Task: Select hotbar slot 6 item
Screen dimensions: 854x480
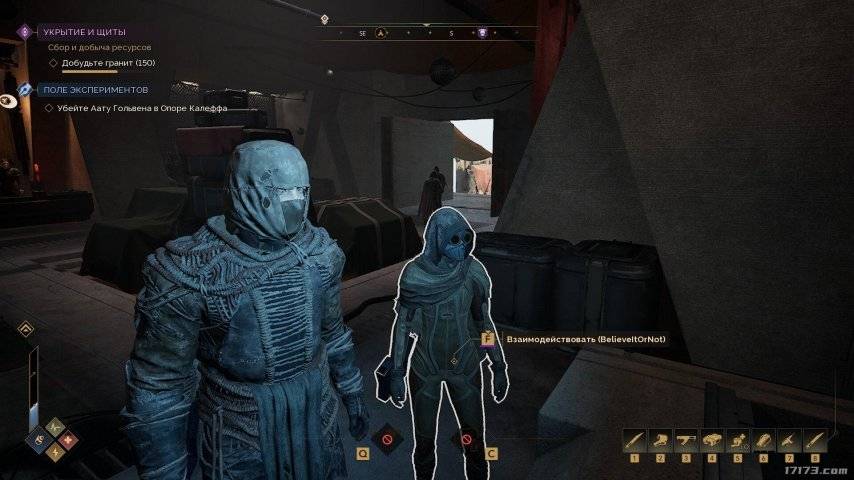Action: pyautogui.click(x=763, y=439)
